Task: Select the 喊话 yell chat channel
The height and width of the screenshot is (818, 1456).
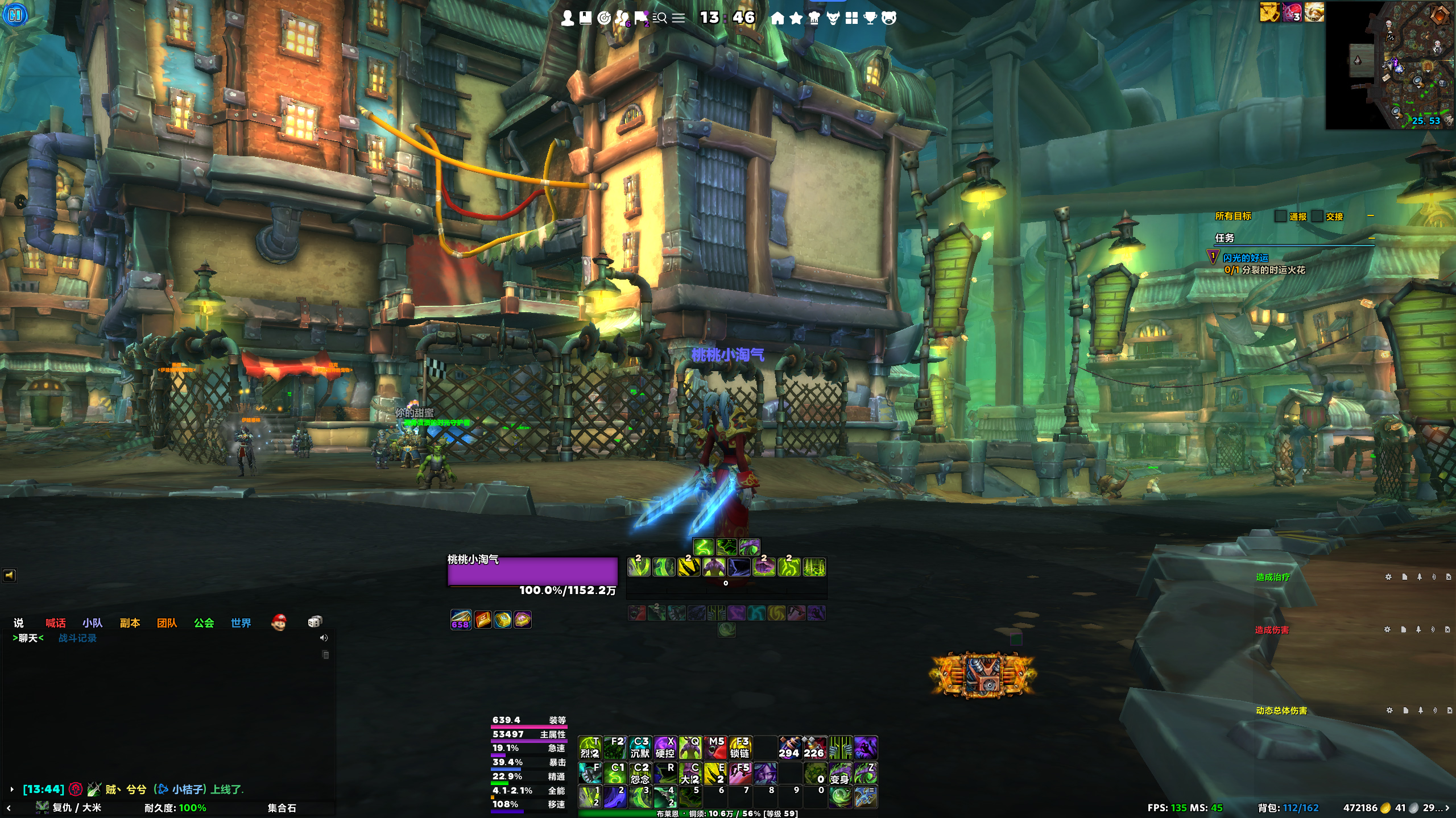Action: (55, 623)
